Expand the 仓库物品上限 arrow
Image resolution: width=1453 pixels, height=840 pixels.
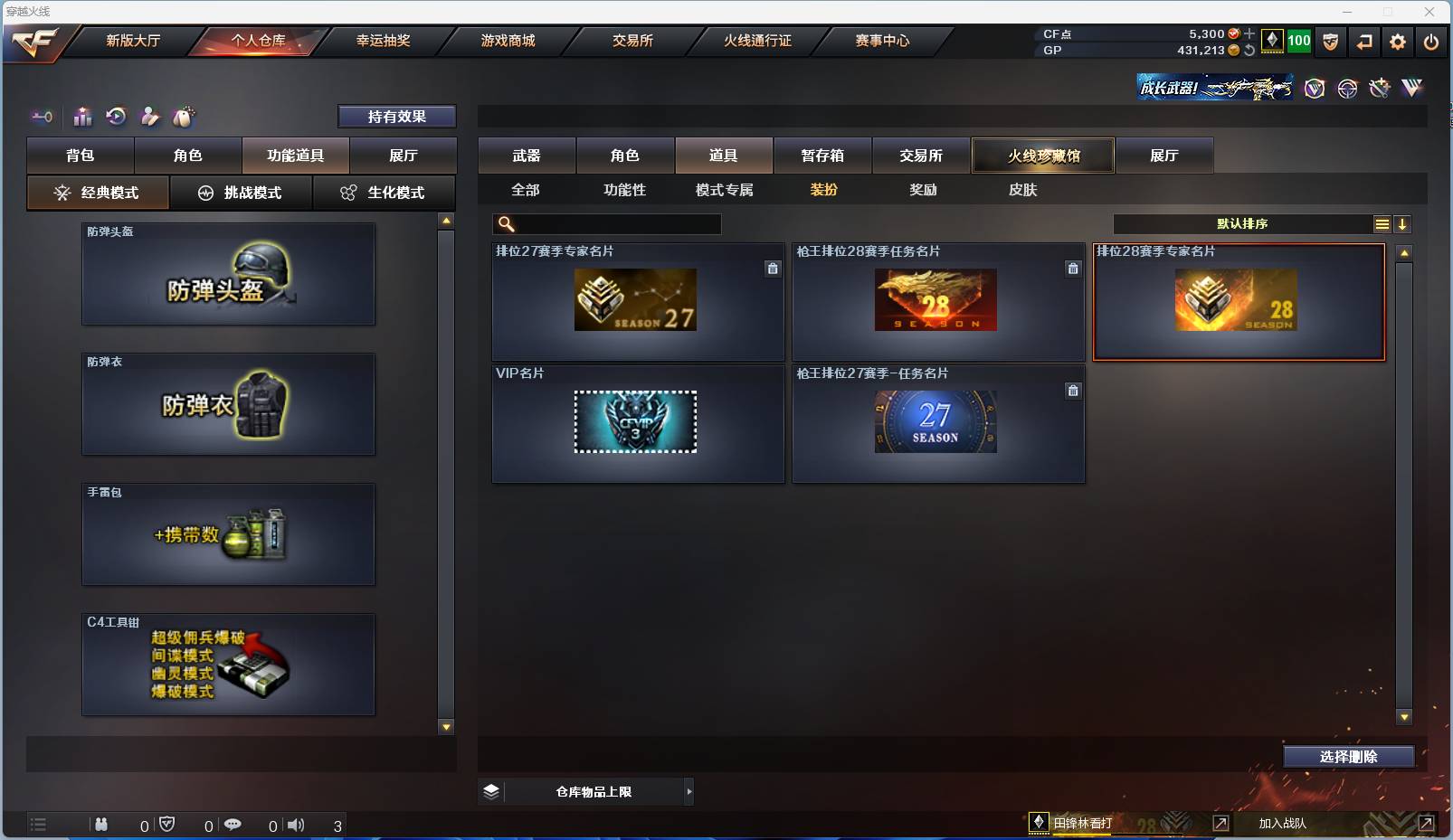pyautogui.click(x=689, y=790)
